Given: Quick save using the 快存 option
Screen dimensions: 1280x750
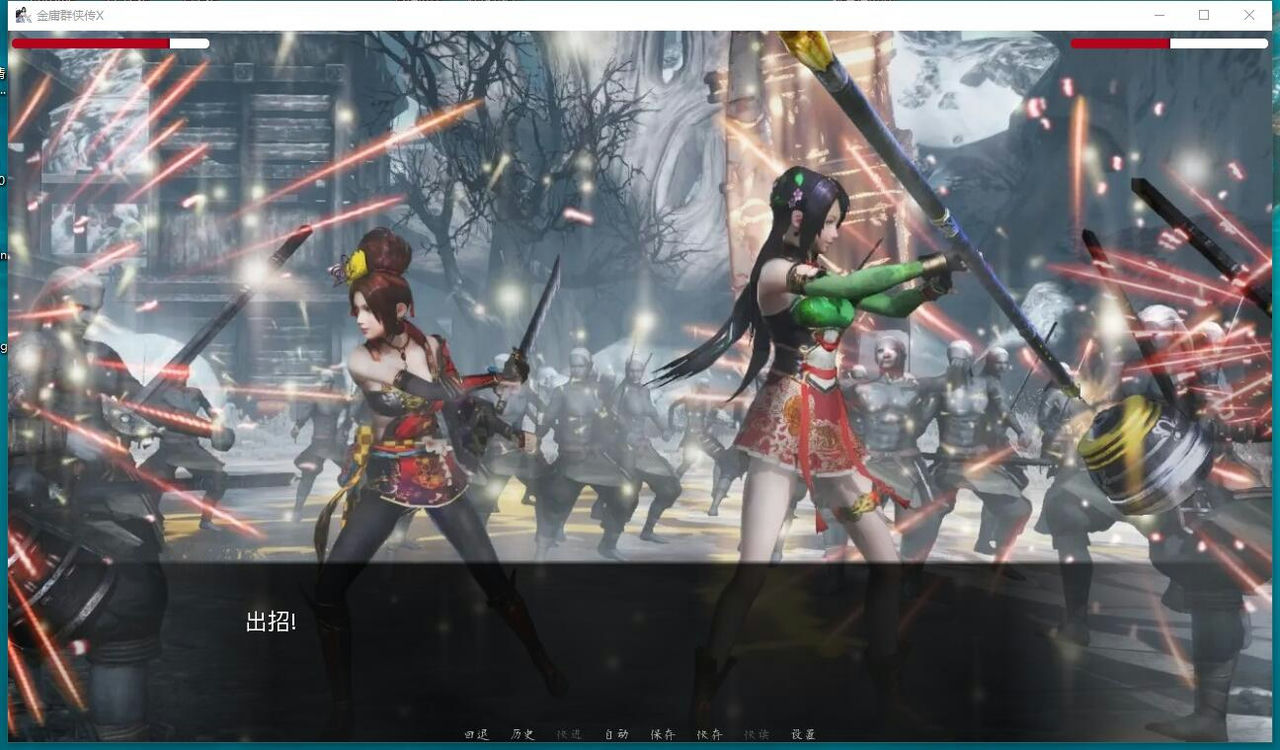Looking at the screenshot, I should pyautogui.click(x=708, y=734).
